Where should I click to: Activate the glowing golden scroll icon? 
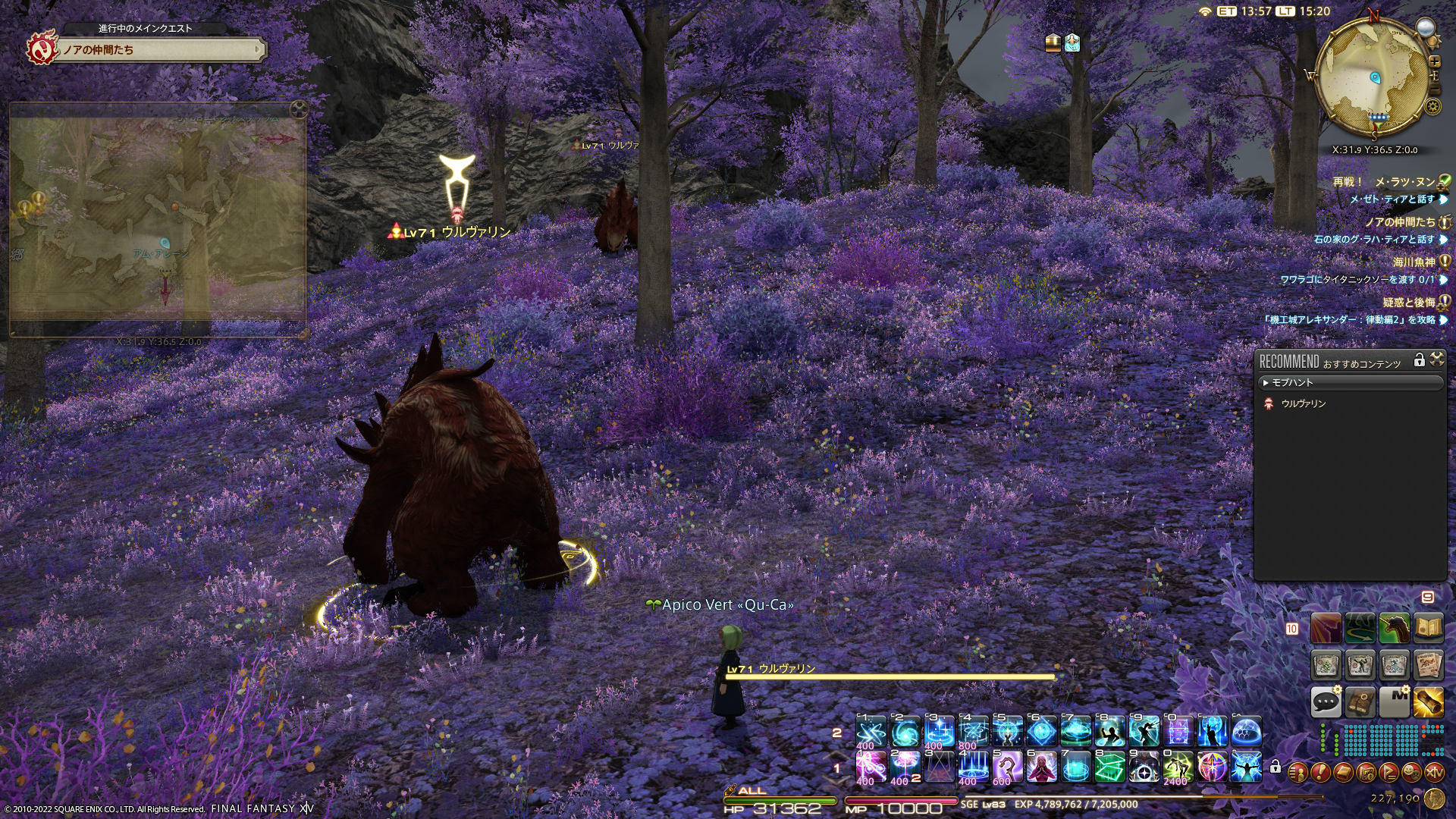(x=1428, y=701)
